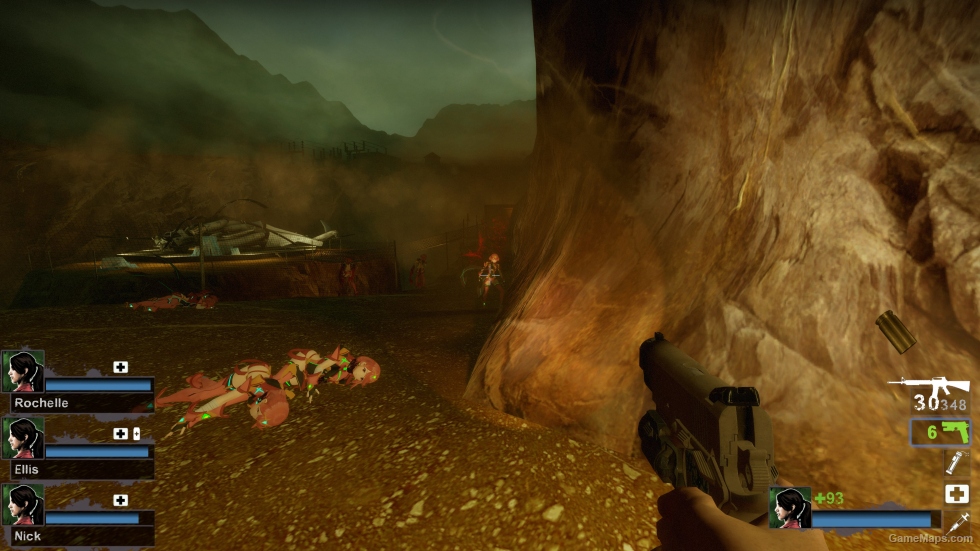Click Rochelle's teammate portrait
The width and height of the screenshot is (980, 551).
coord(22,371)
